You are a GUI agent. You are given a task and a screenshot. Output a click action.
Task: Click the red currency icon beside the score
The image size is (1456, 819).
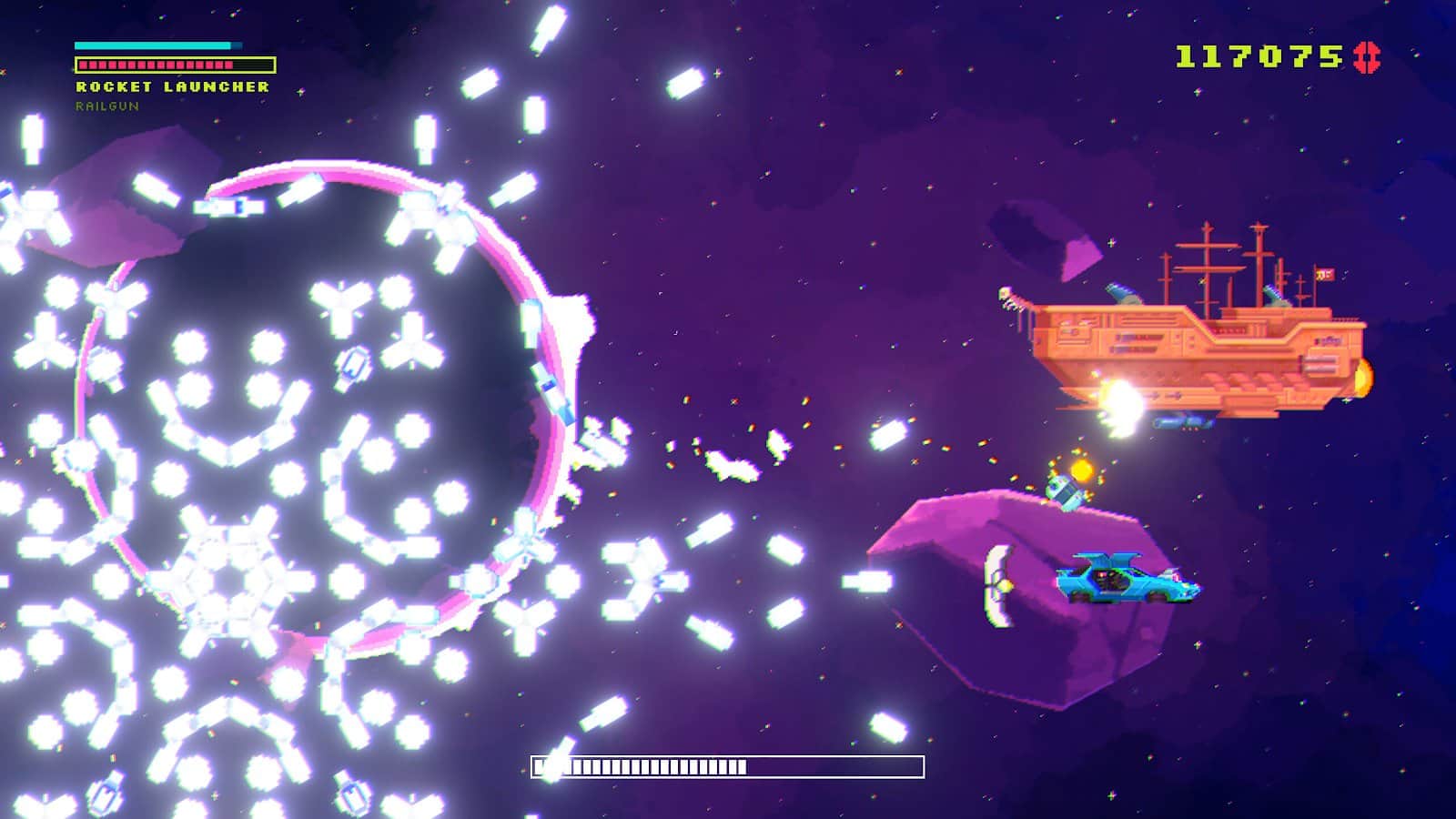click(x=1367, y=56)
